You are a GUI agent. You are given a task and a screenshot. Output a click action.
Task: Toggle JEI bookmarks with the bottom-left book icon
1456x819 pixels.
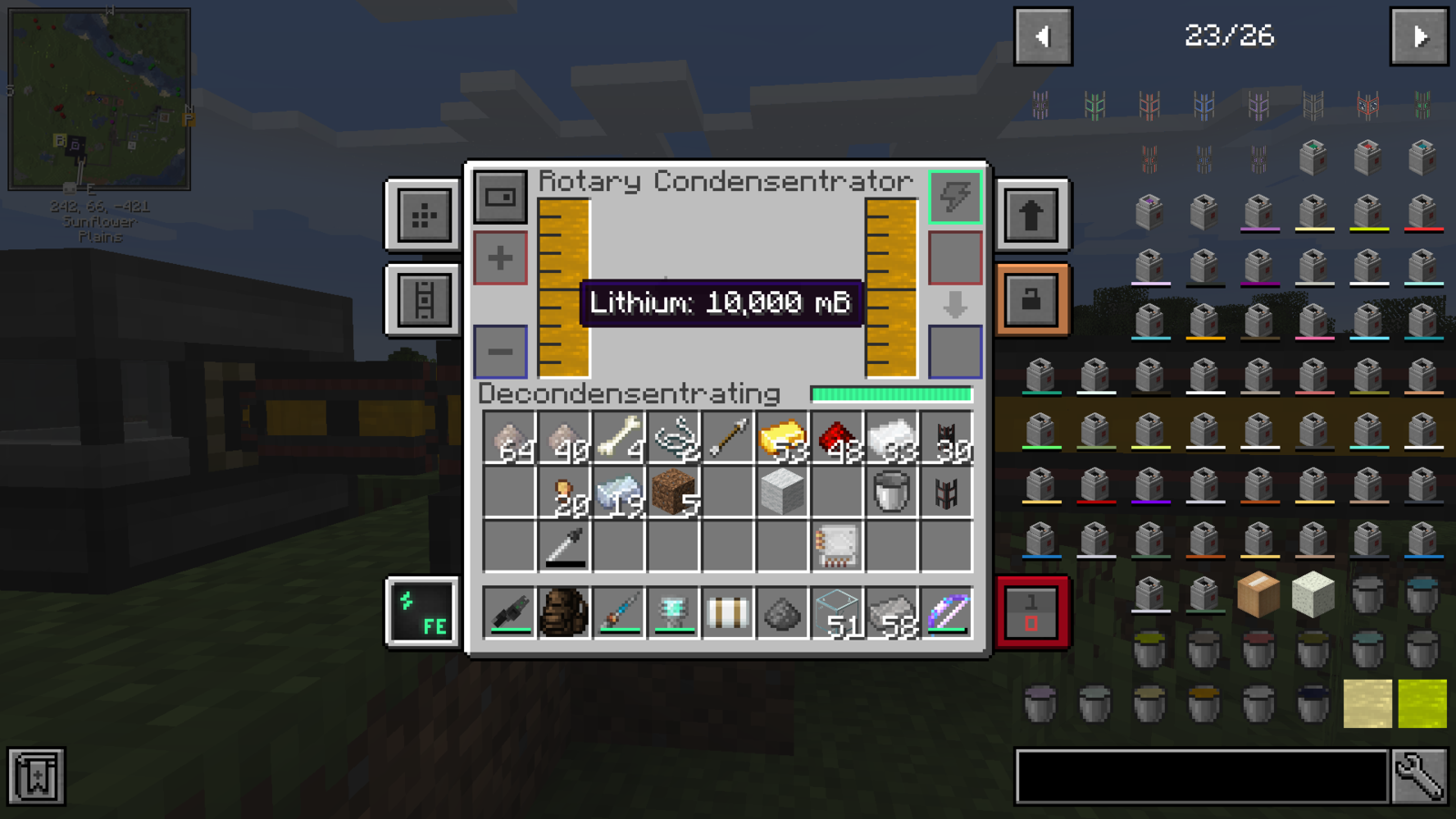point(38,778)
